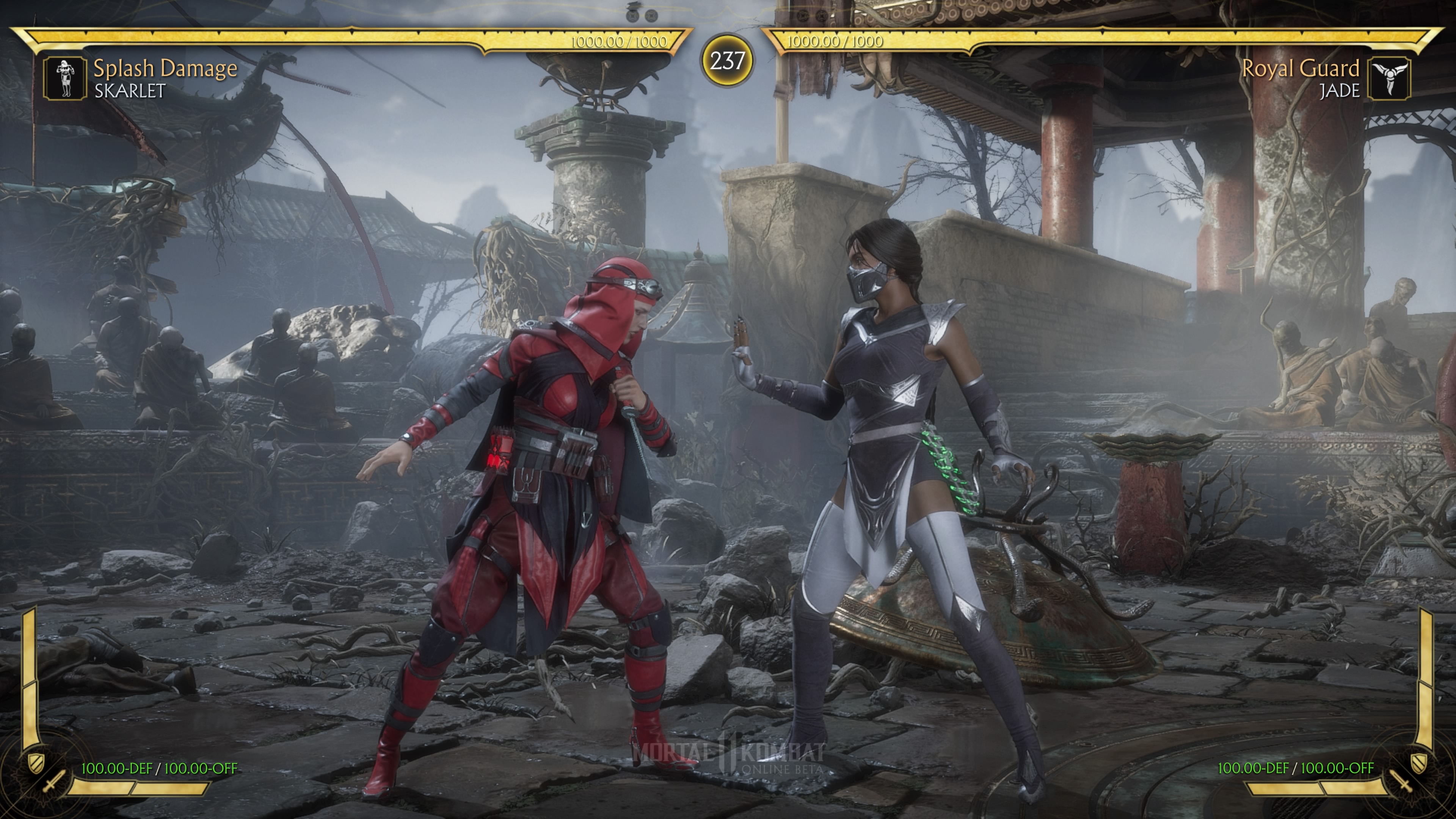Select Jade's Royal Guard variation icon

point(1389,78)
